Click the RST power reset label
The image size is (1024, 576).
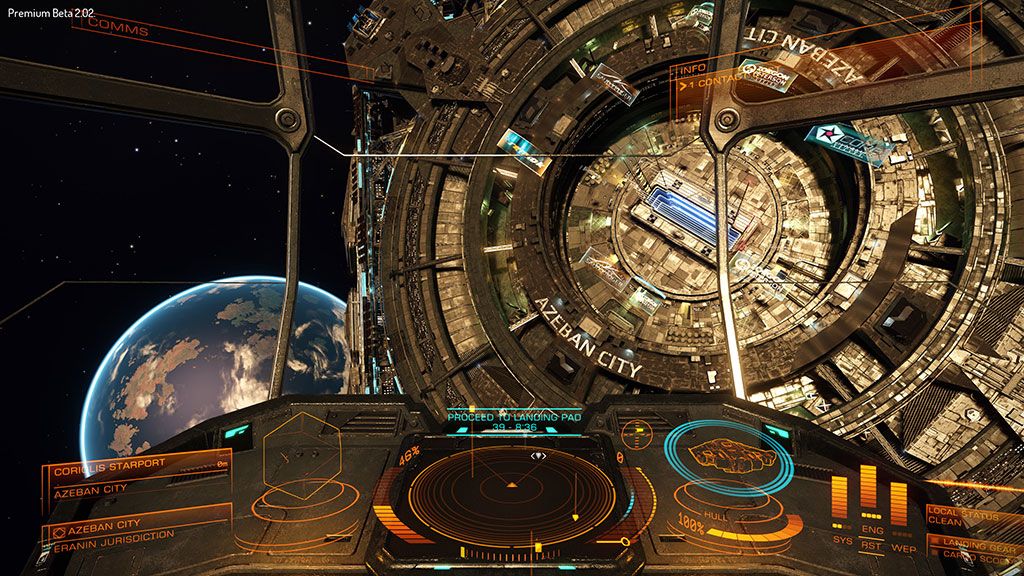coord(871,547)
